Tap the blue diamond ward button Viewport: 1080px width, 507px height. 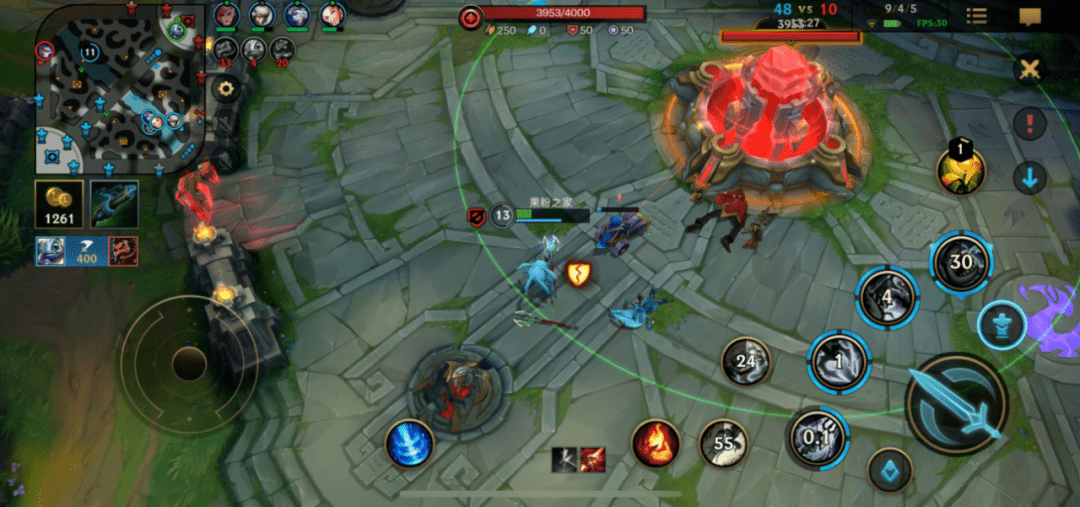coord(889,469)
